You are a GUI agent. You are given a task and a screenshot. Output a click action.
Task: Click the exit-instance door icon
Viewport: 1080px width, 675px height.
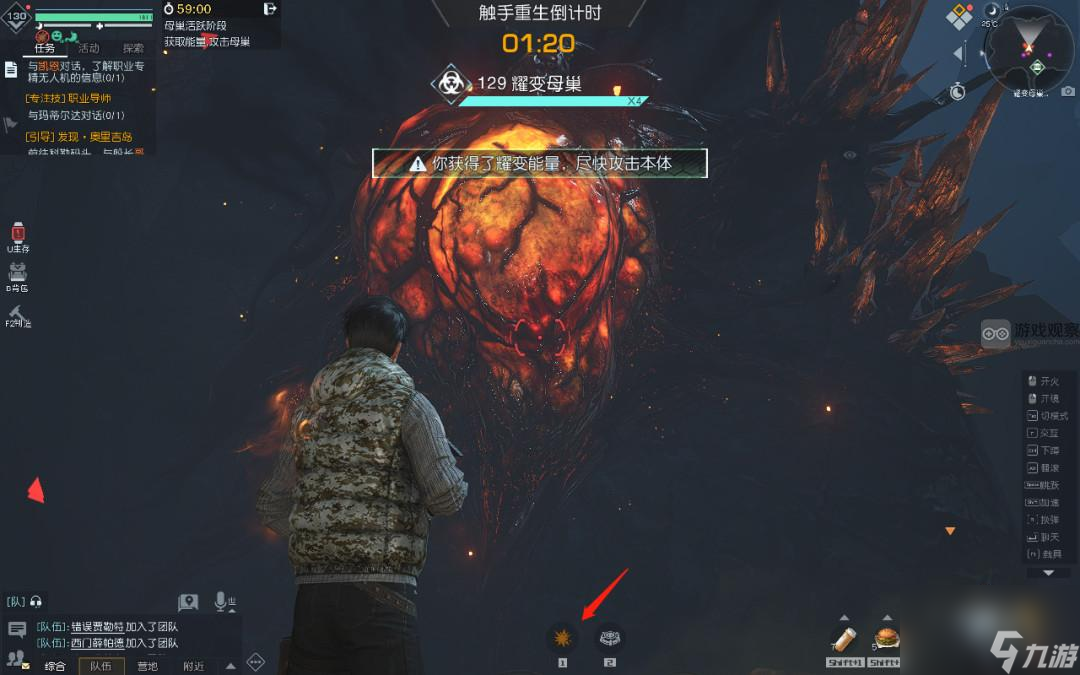270,9
